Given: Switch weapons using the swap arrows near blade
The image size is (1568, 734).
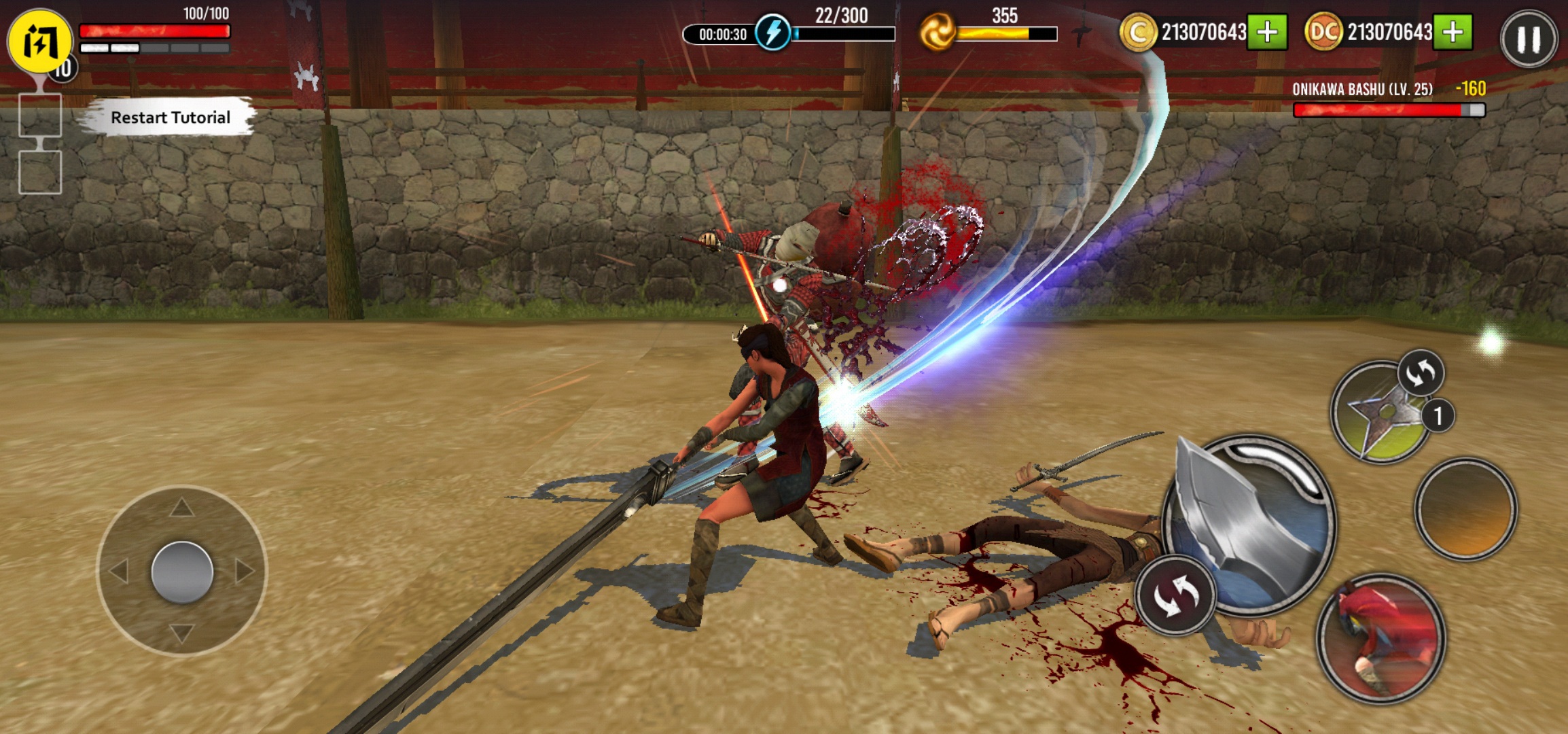Looking at the screenshot, I should [x=1175, y=596].
